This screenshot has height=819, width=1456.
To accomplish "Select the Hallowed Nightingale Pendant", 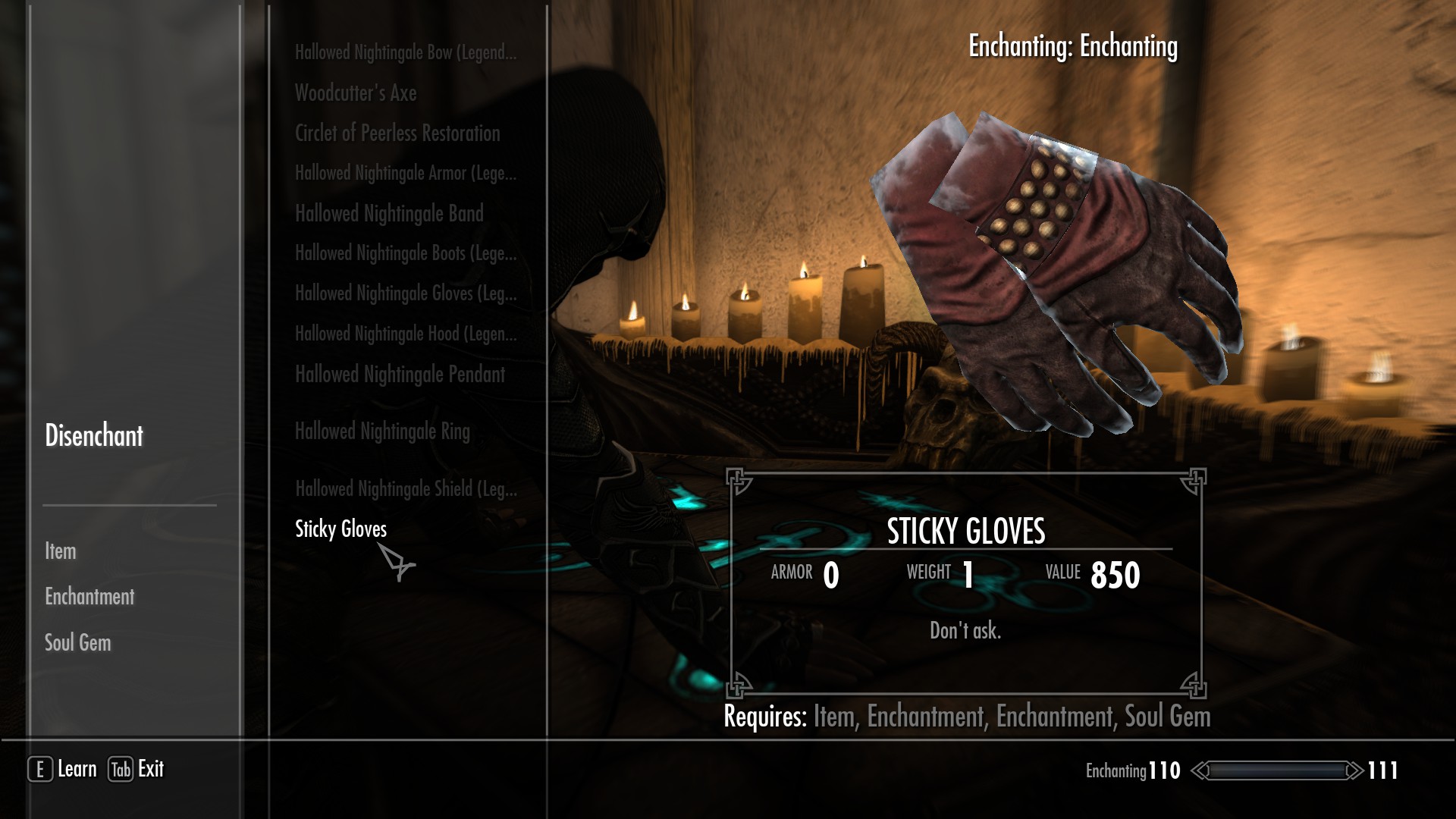I will coord(400,375).
